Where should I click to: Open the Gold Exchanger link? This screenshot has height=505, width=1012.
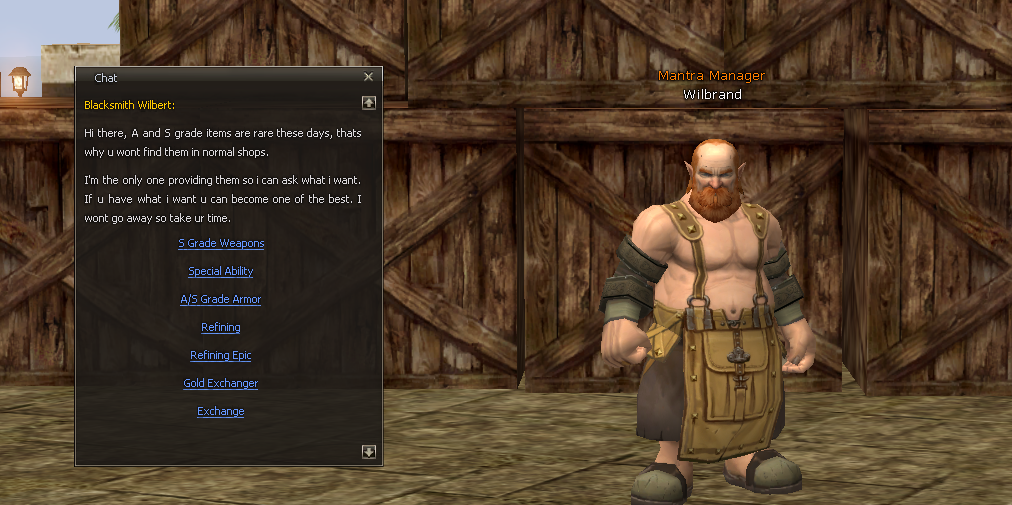point(221,383)
